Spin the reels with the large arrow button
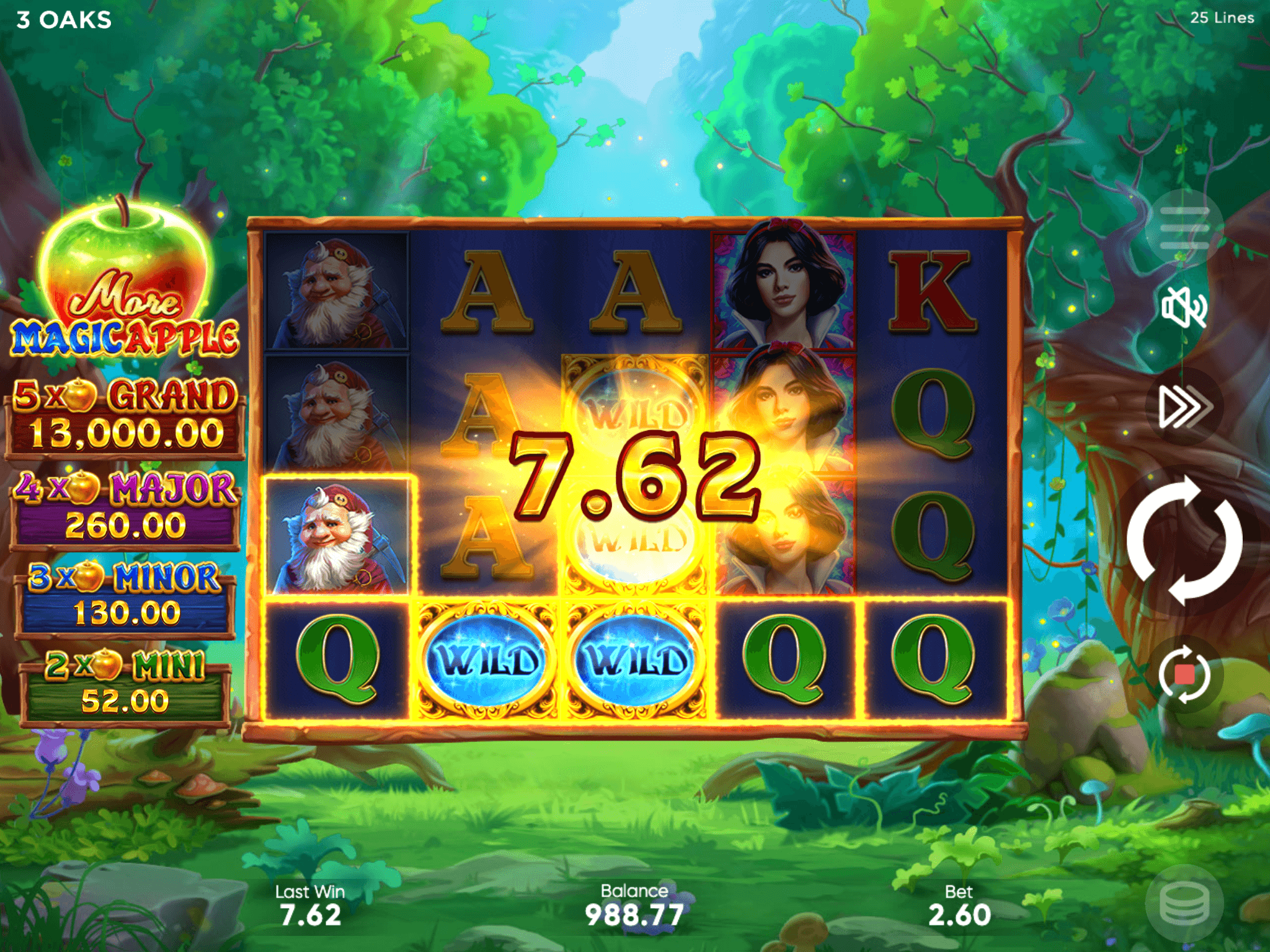Viewport: 1270px width, 952px height. pos(1184,540)
